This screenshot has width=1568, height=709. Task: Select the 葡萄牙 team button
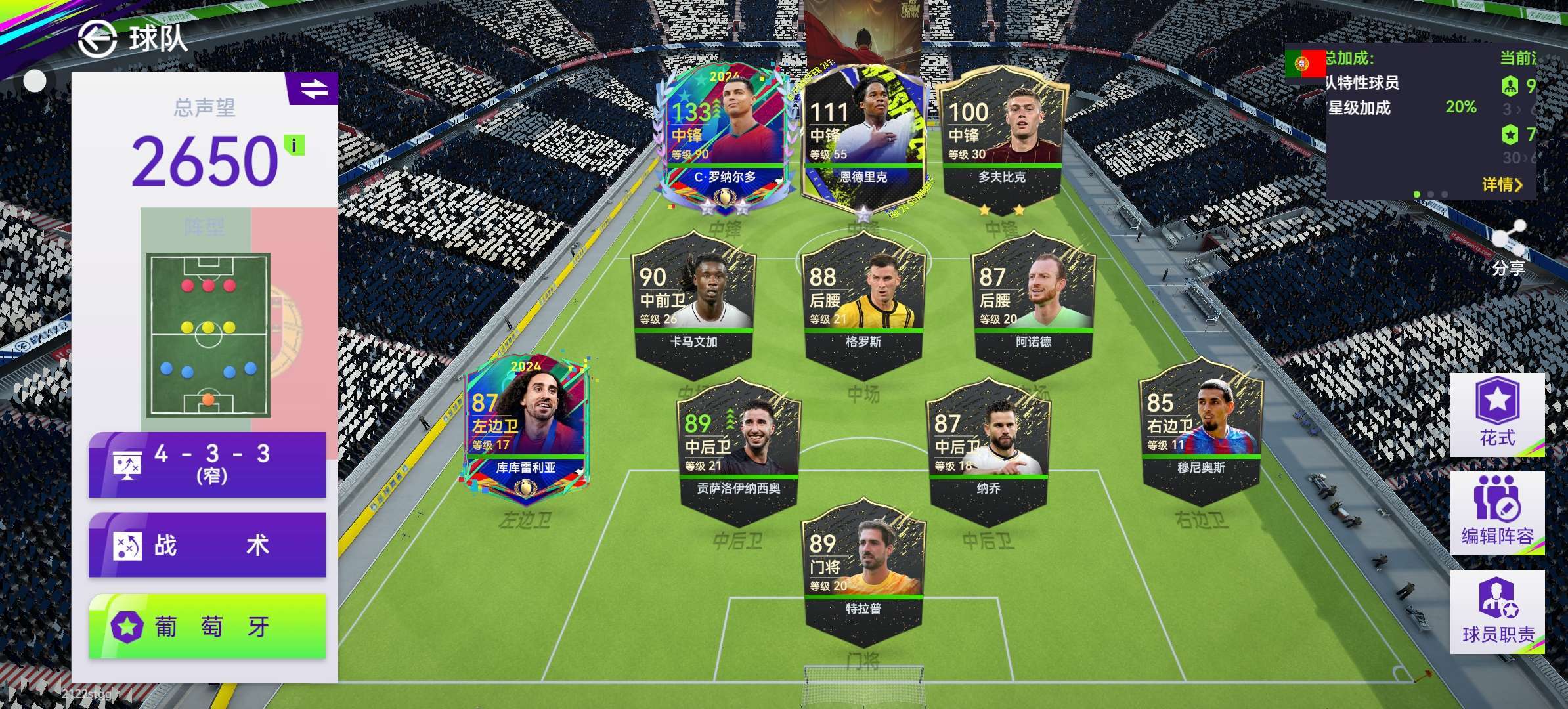(x=207, y=626)
